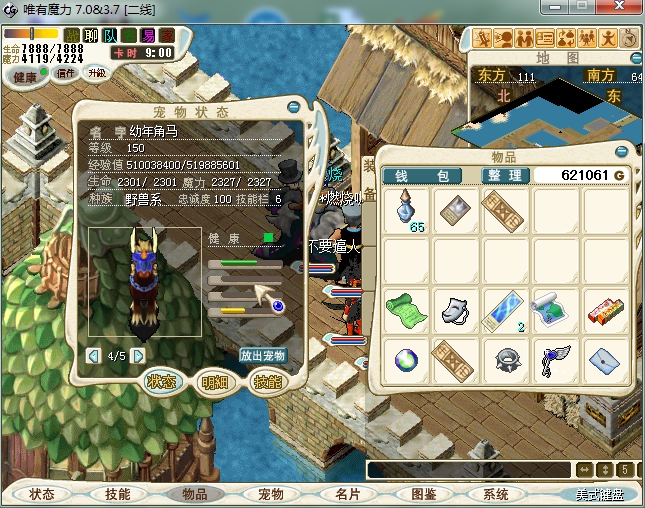Open the 宠物 menu on the bottom bar
Viewport: 645px width, 508px height.
click(x=271, y=494)
